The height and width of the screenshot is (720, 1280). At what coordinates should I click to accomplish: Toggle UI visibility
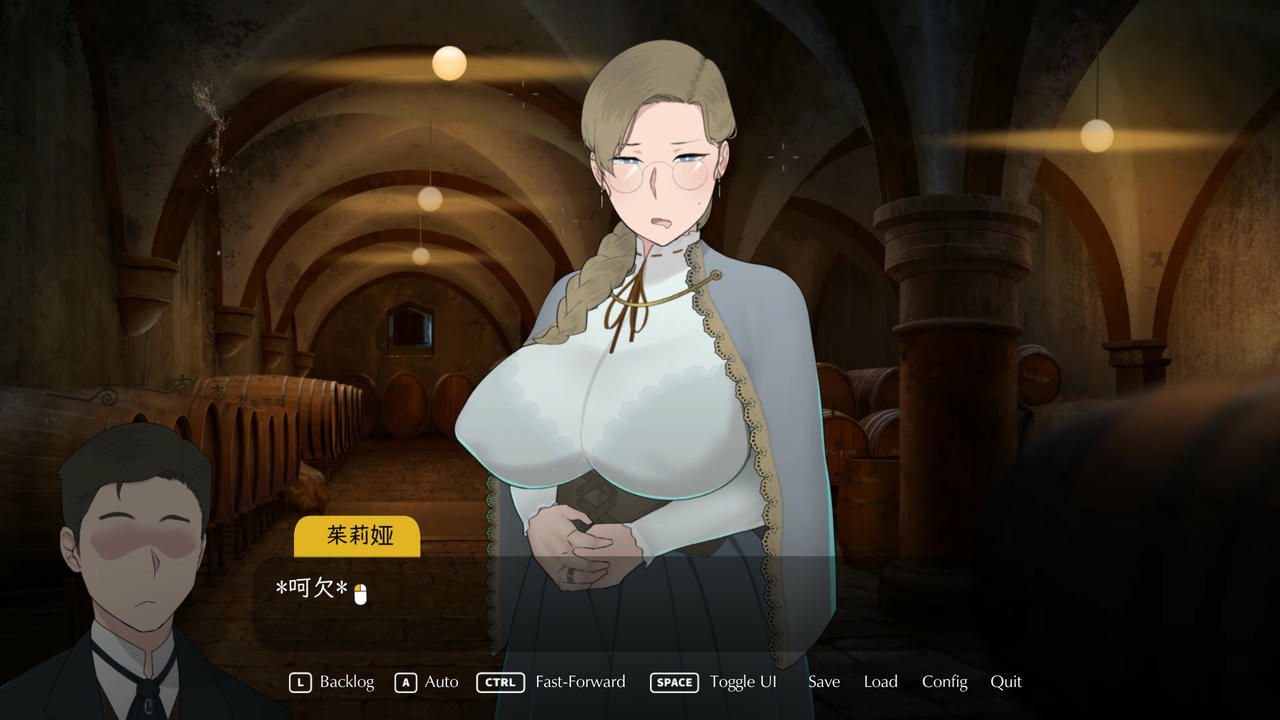[743, 681]
